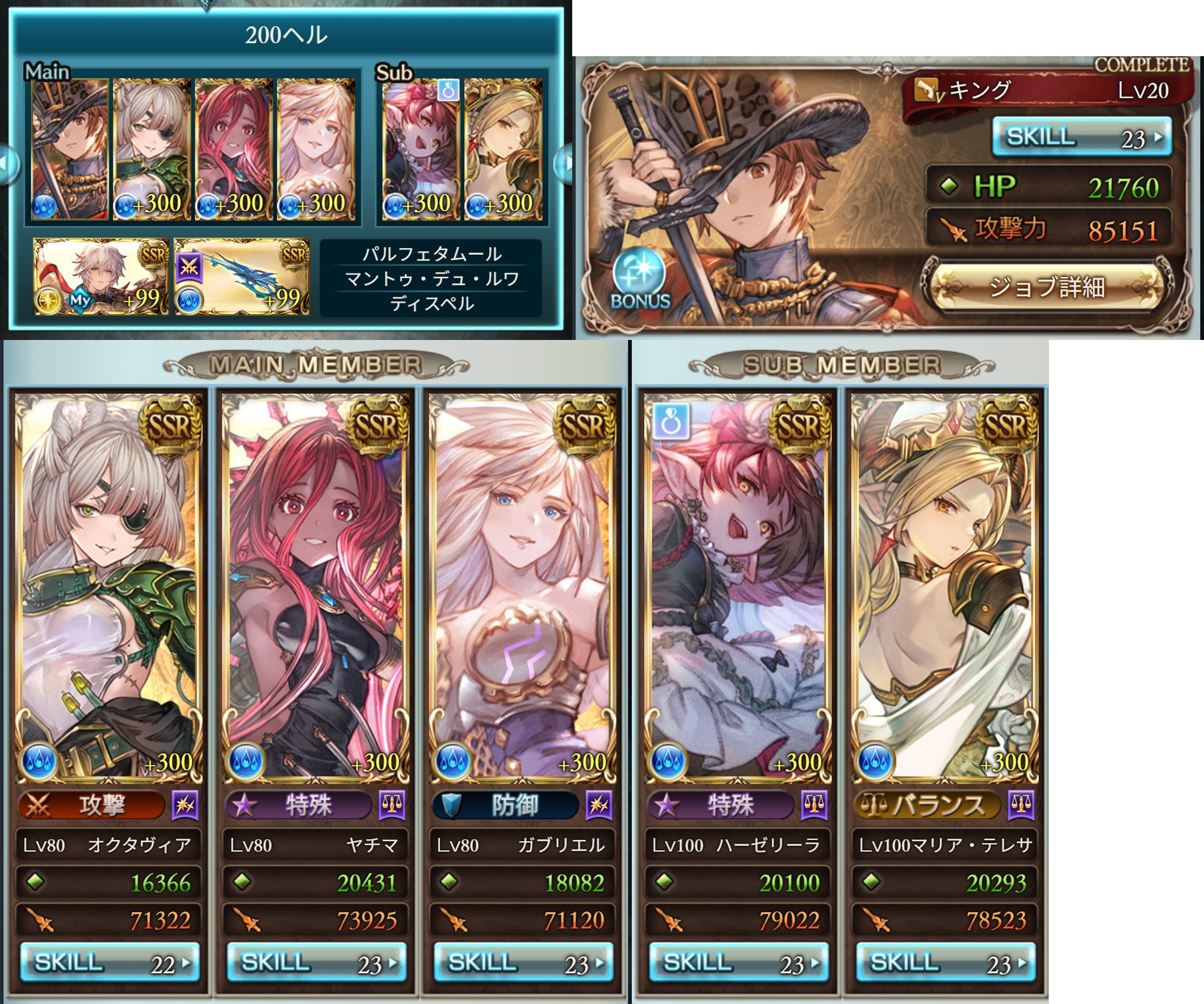1204x1004 pixels.
Task: Open the ジョブ詳細 job details button
Action: tap(1046, 287)
